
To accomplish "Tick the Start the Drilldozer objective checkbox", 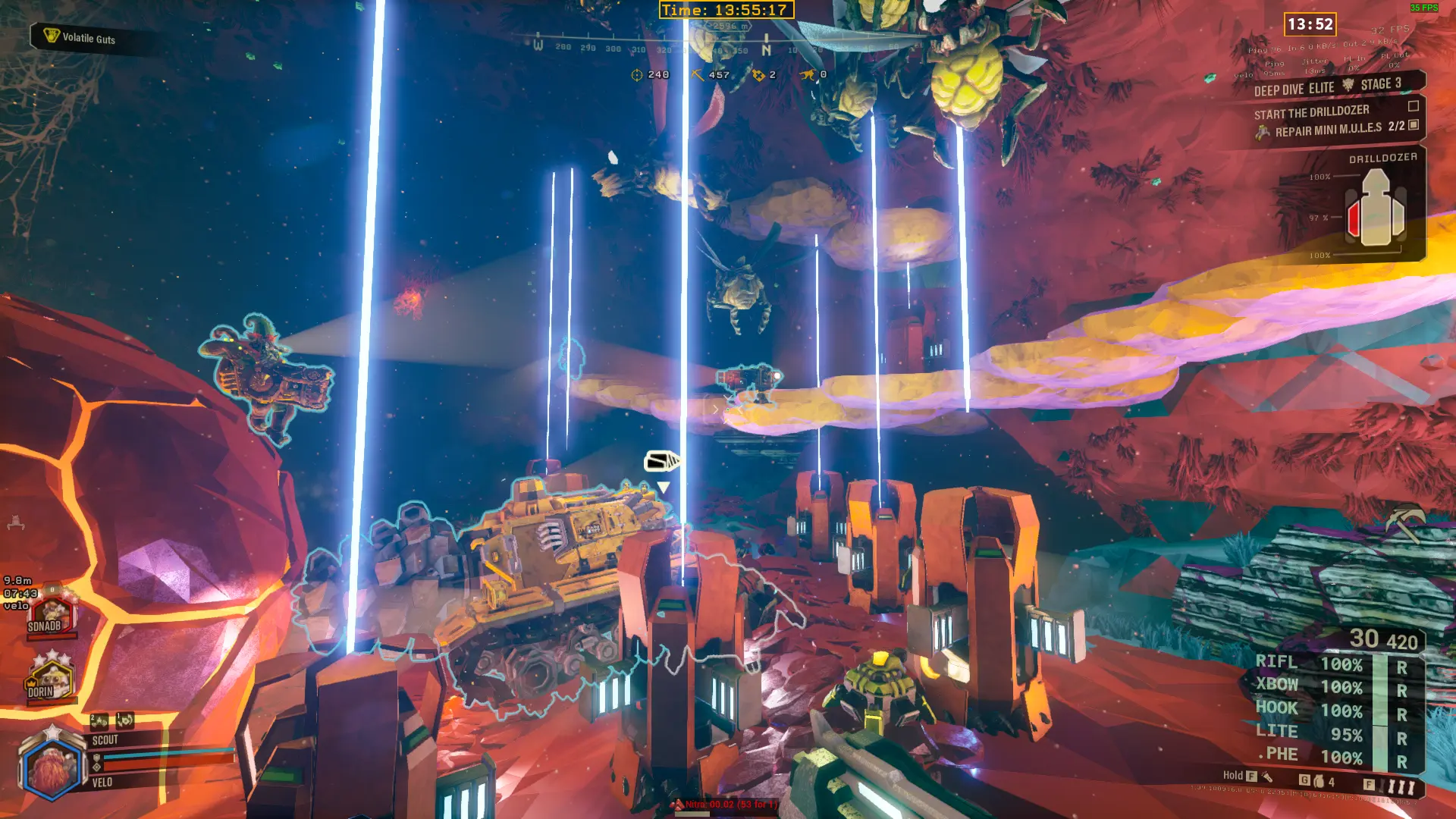I will pos(1413,106).
